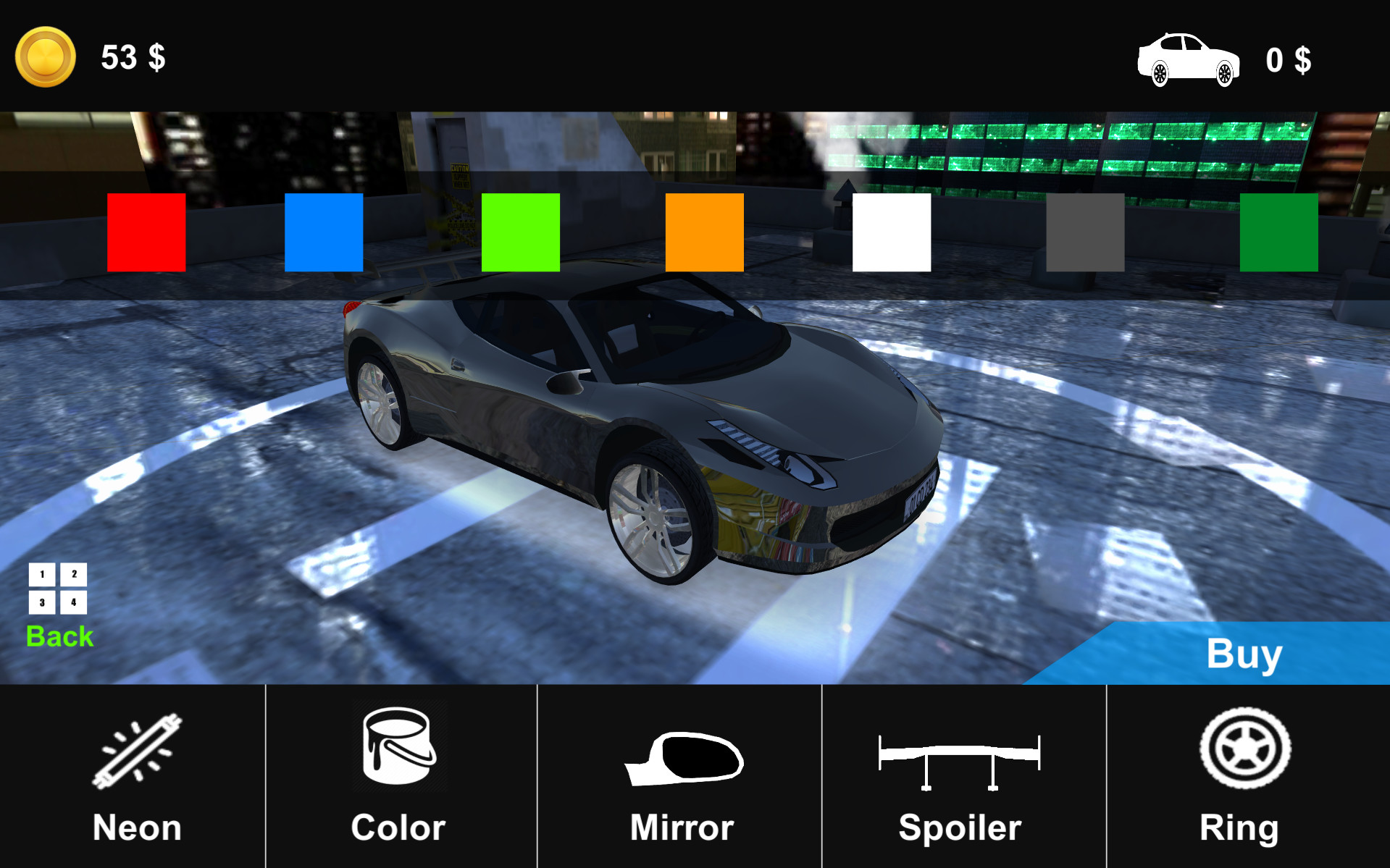Select the Neon customization icon
Screen dimensions: 1390x868
[x=135, y=753]
